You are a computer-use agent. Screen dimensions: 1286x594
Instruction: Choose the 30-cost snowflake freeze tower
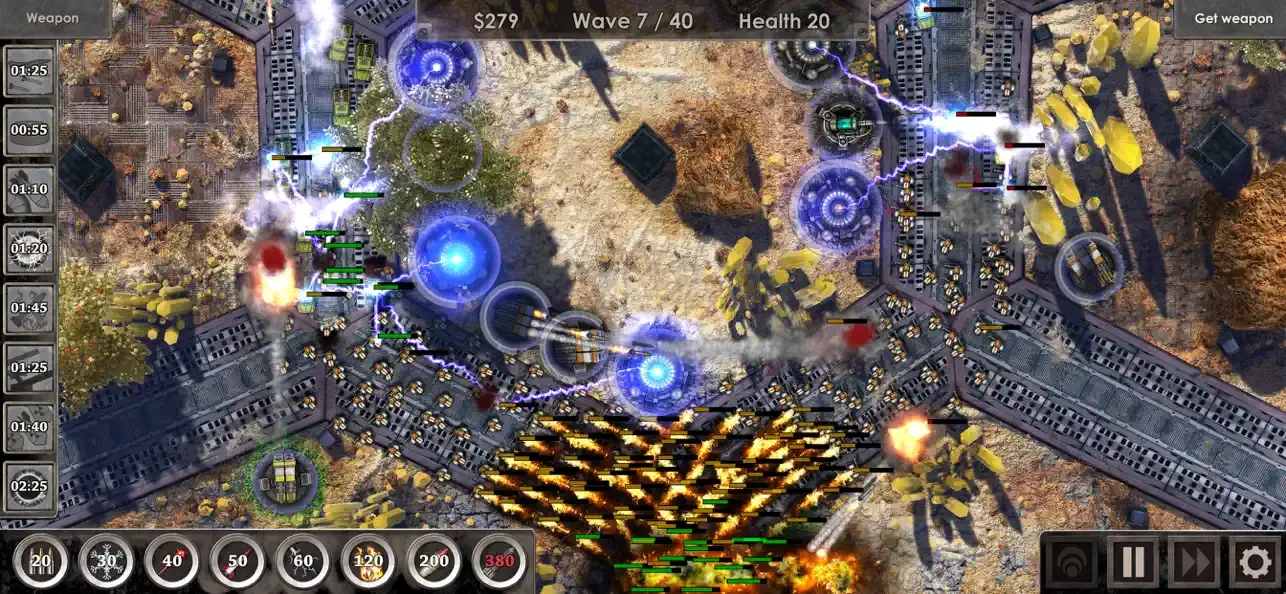pos(106,562)
